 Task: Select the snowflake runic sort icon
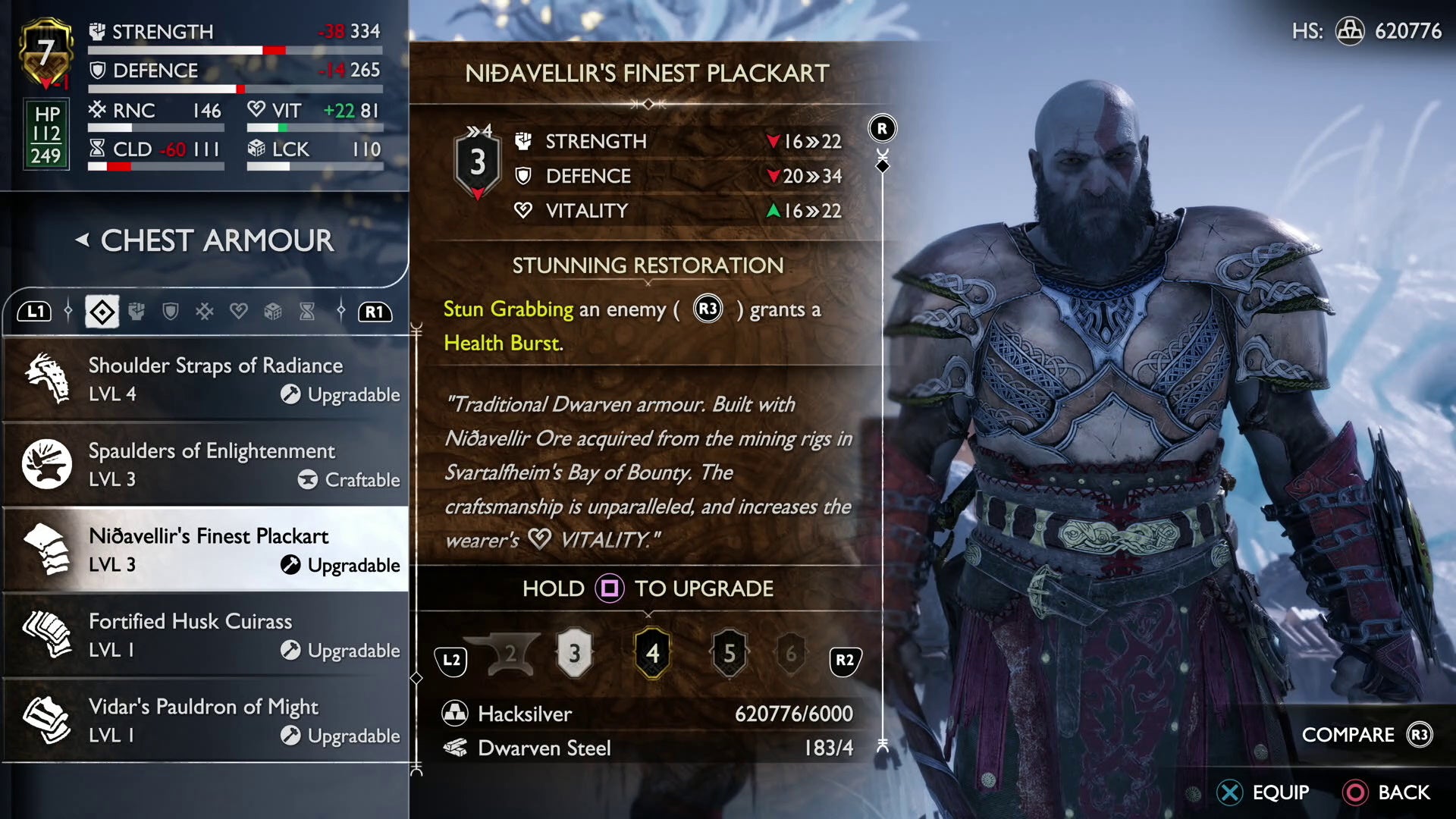205,312
